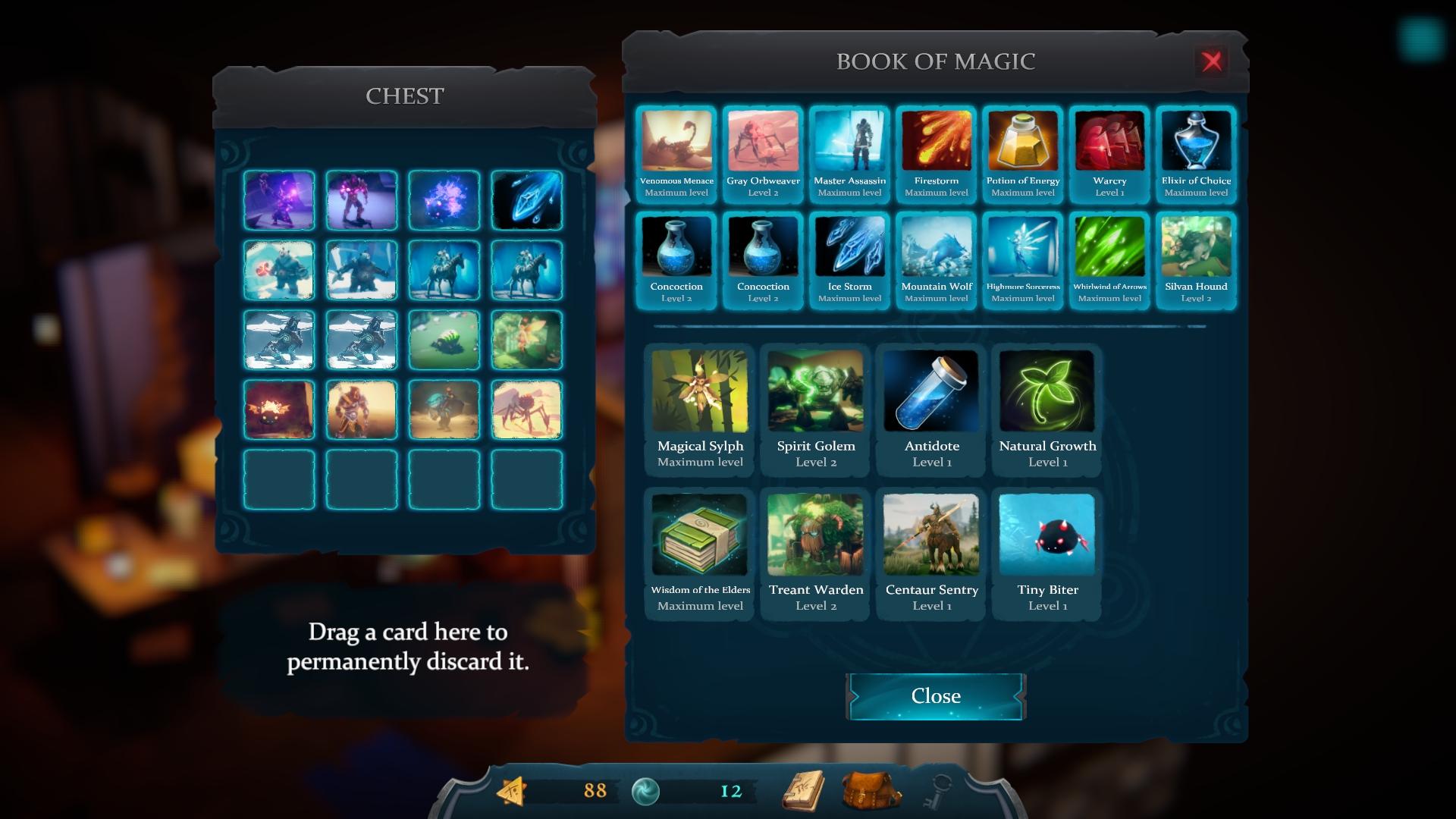The height and width of the screenshot is (819, 1456).
Task: Click the fairy card in the chest
Action: (526, 340)
